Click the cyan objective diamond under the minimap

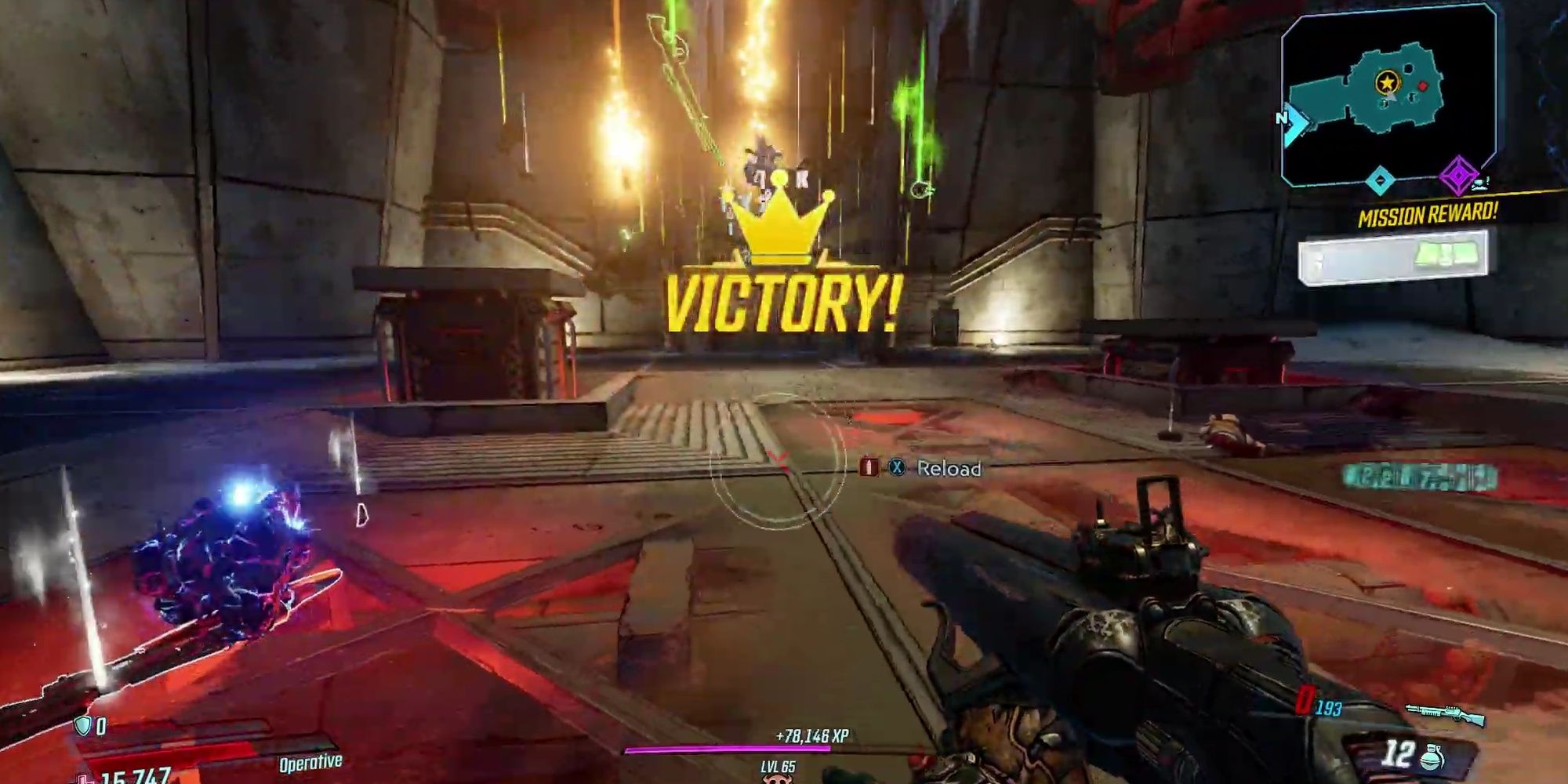point(1381,180)
